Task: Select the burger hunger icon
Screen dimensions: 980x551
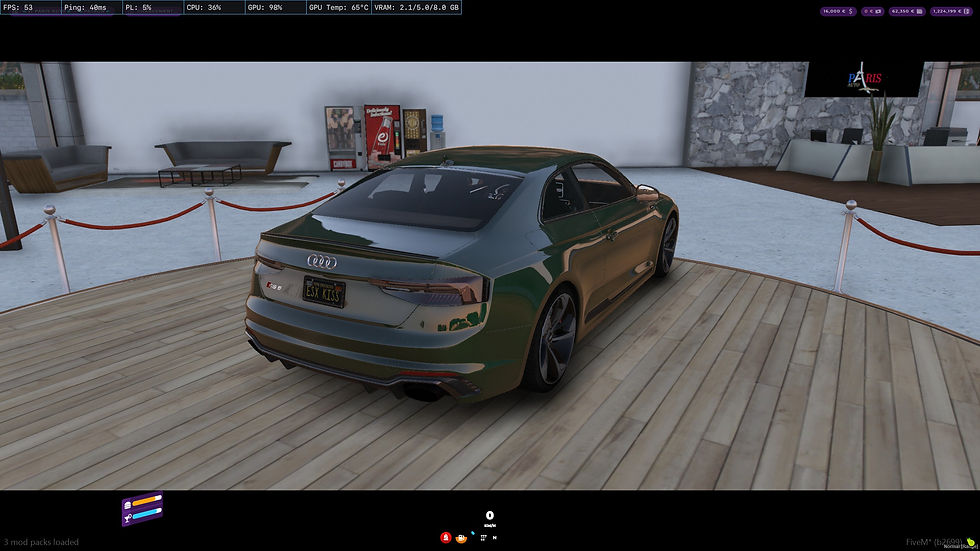Action: tap(128, 505)
